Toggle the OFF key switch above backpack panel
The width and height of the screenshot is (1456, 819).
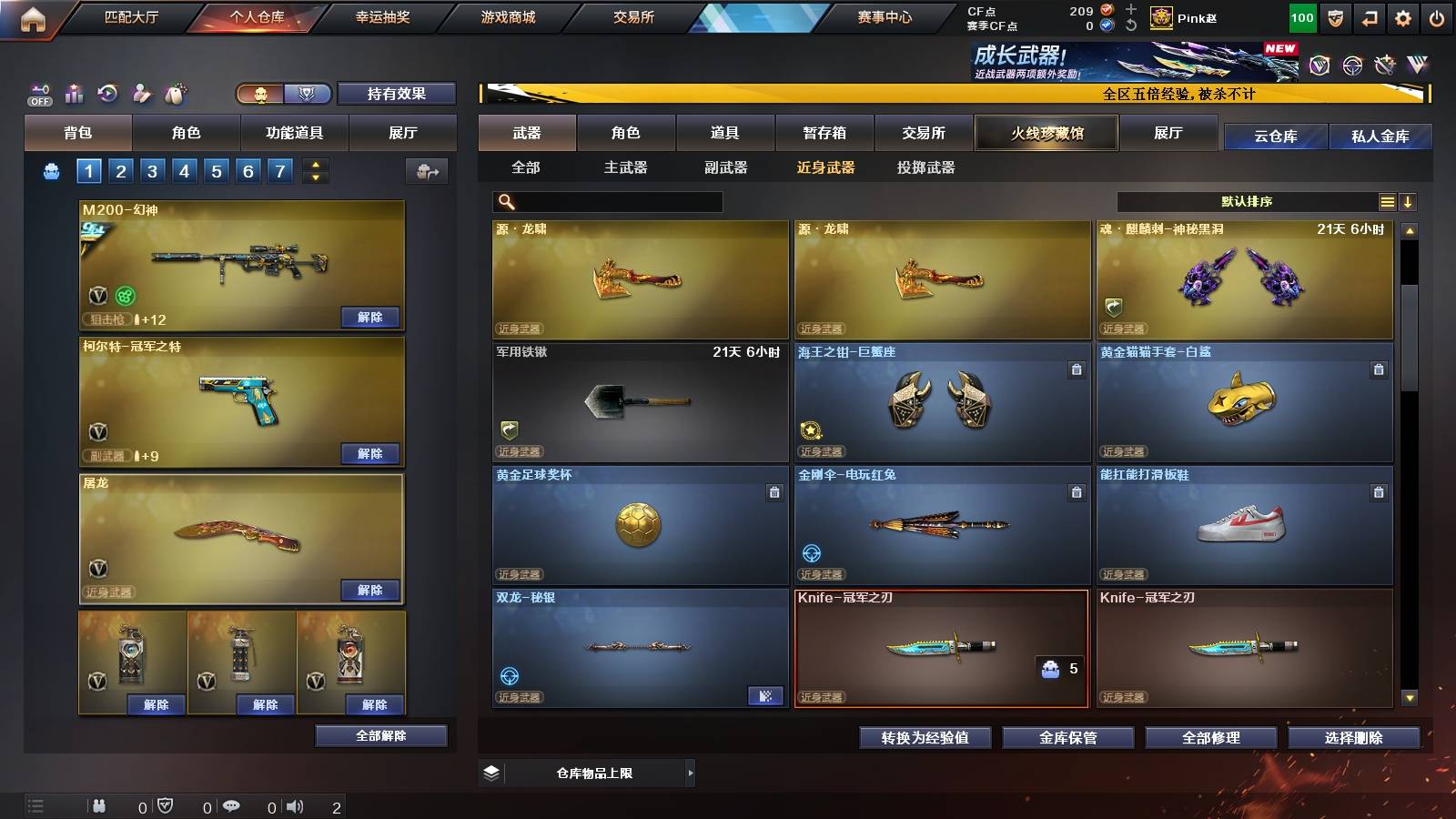[38, 94]
